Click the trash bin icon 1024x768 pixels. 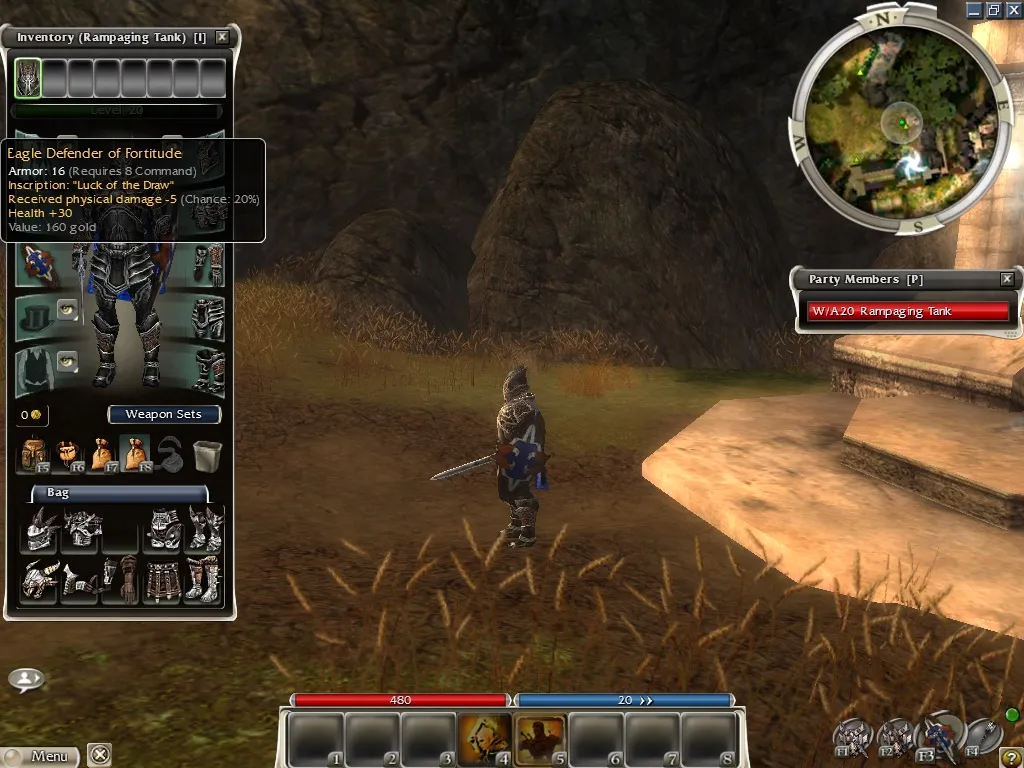206,455
